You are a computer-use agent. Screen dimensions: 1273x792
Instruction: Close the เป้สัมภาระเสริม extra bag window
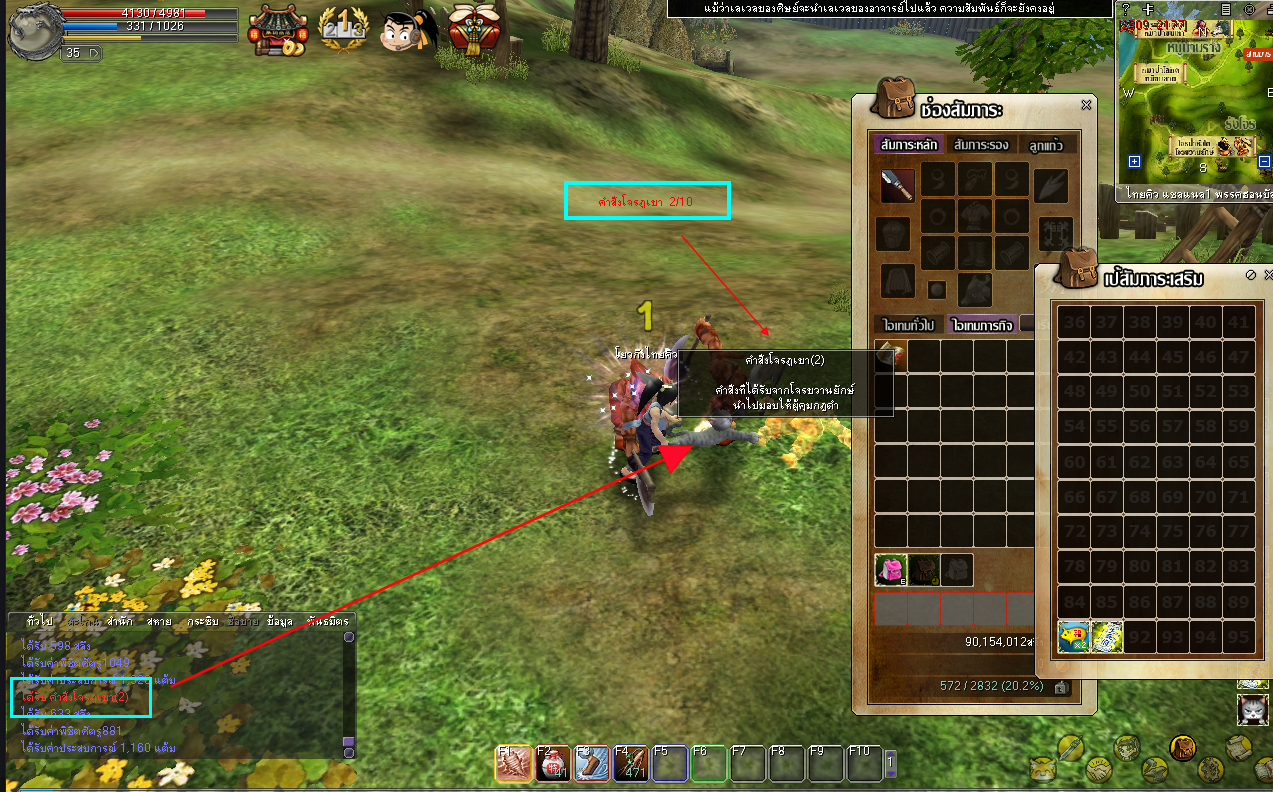point(1267,275)
